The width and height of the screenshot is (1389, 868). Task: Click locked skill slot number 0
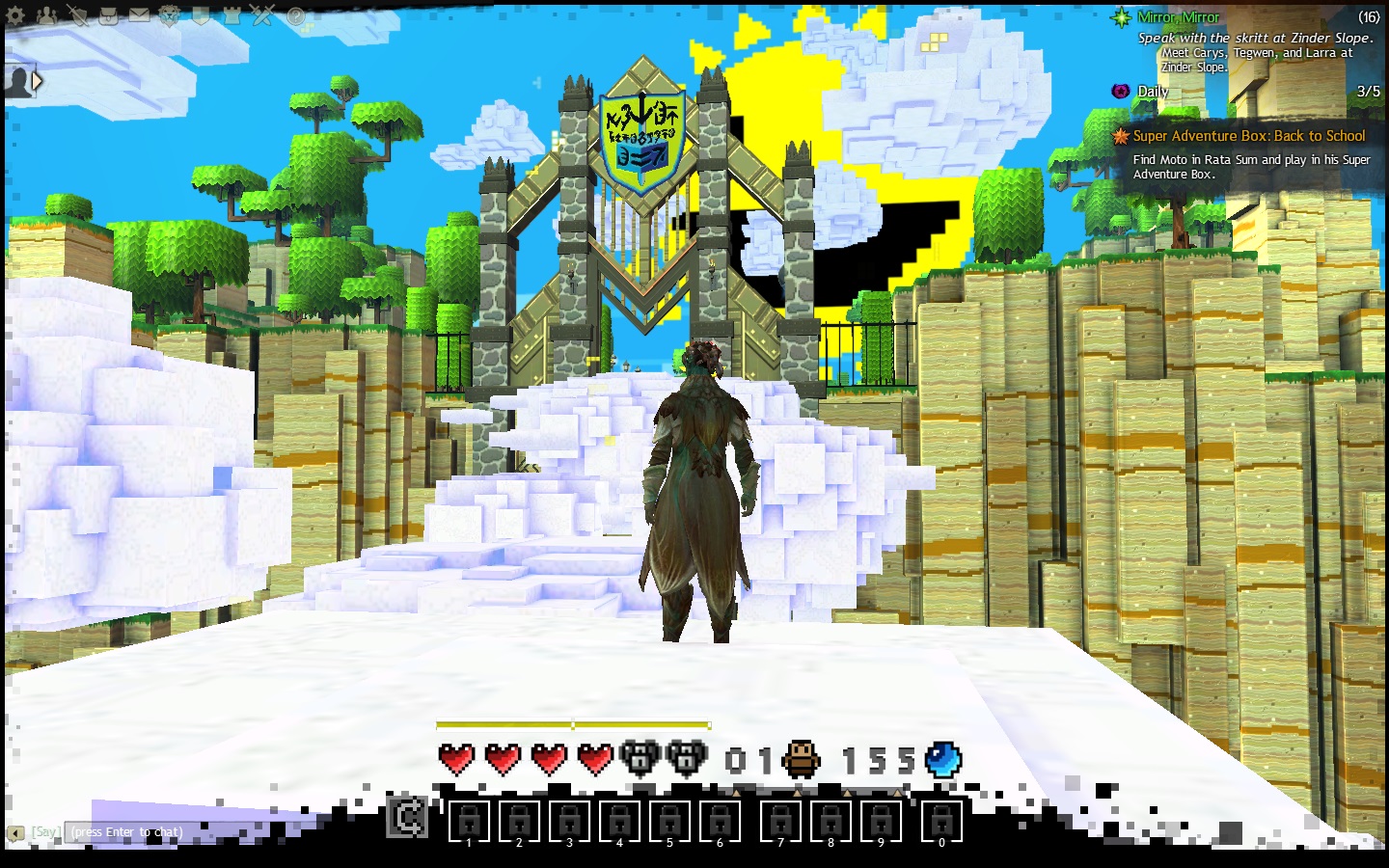pos(941,821)
